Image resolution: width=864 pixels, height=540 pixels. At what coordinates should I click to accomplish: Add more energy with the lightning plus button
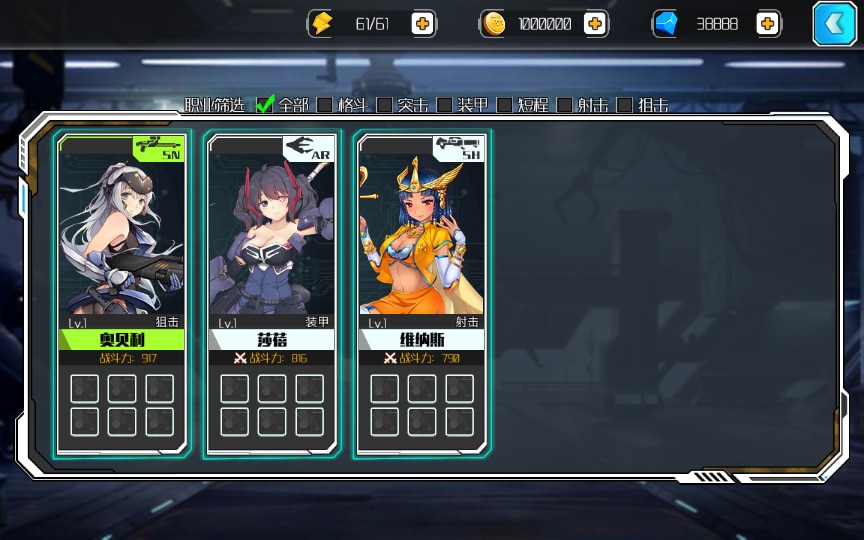pos(423,24)
